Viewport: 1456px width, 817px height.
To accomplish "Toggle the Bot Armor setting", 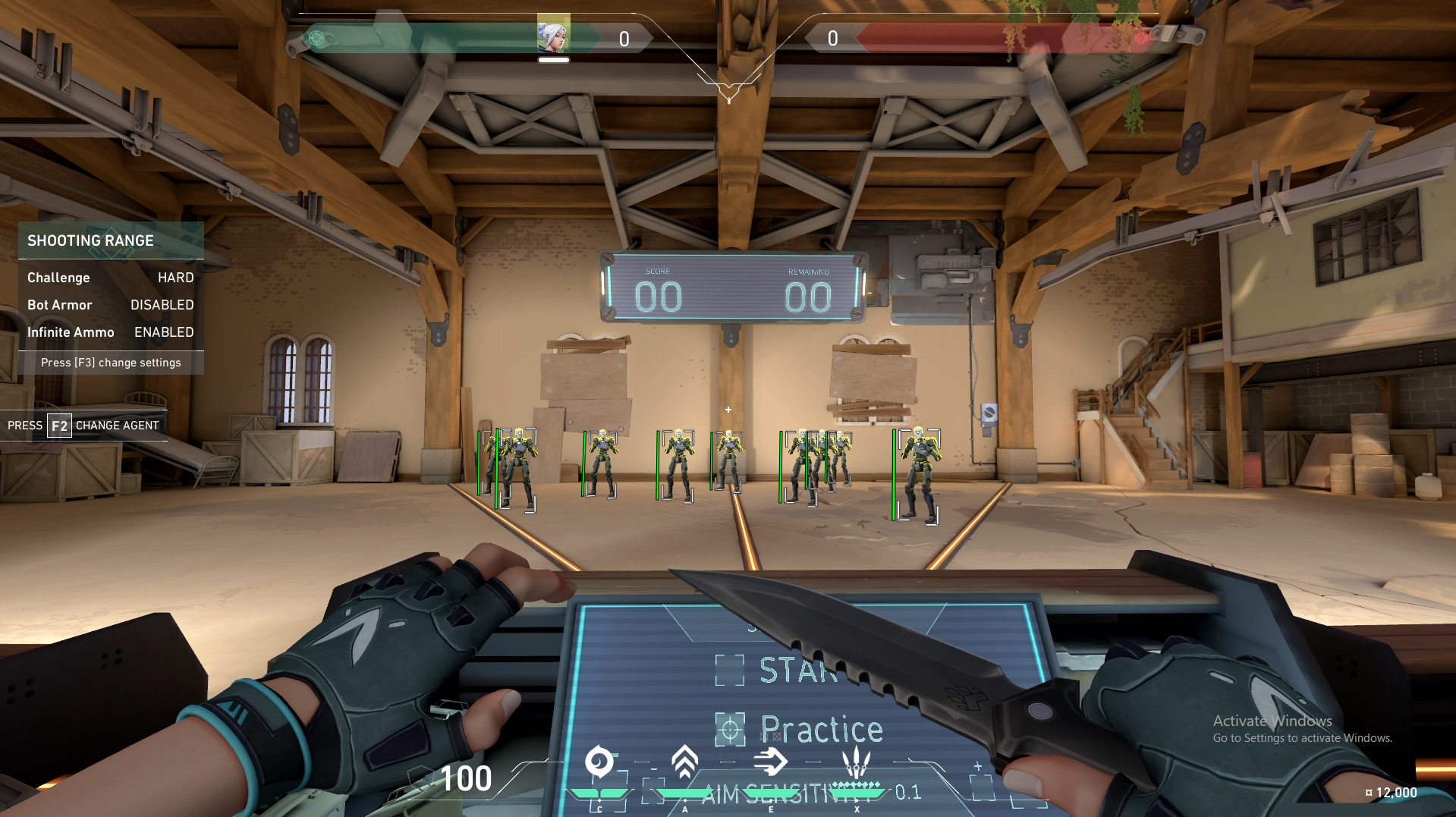I will pyautogui.click(x=111, y=305).
